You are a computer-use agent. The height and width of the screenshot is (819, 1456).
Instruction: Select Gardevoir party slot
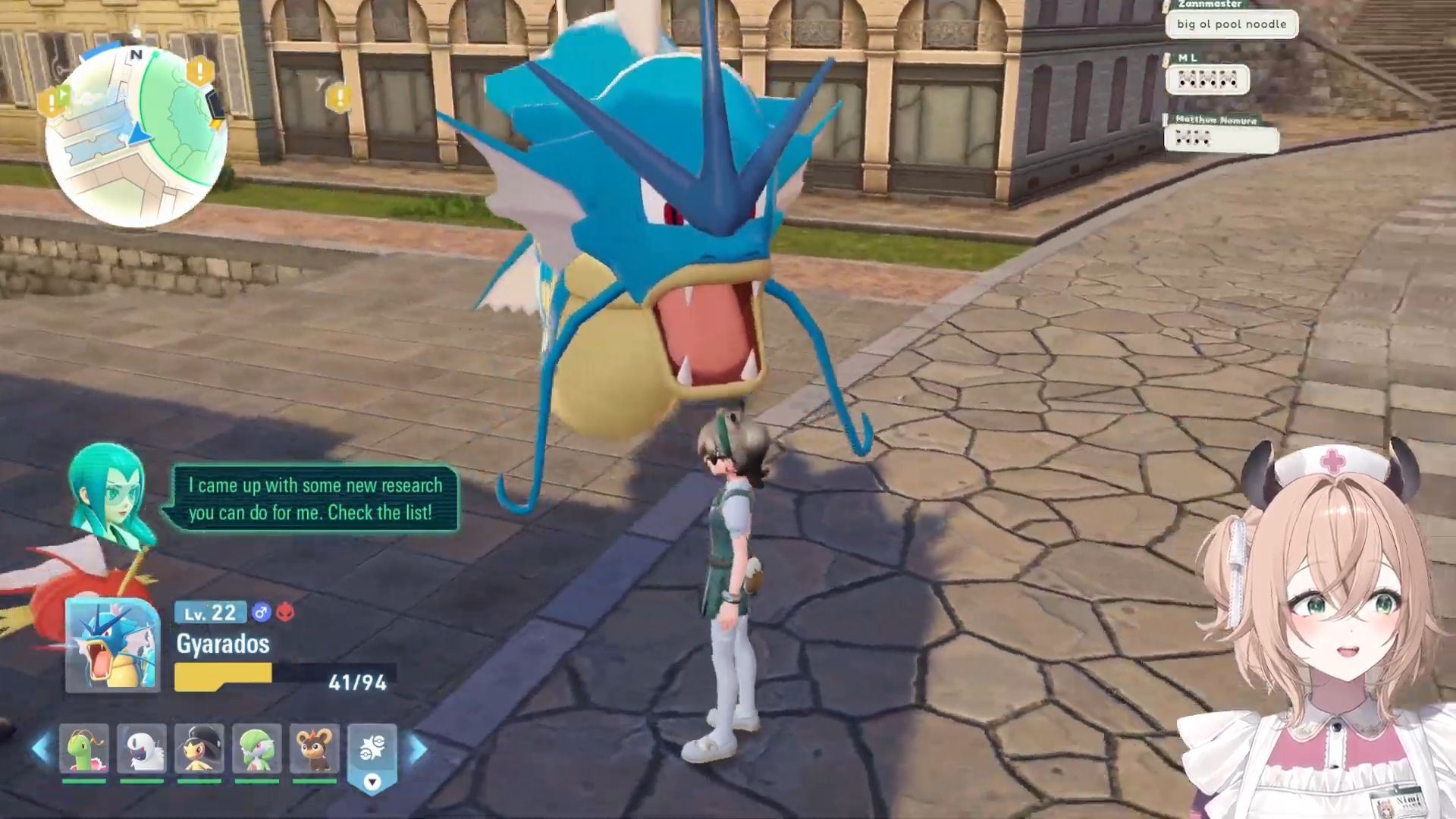[257, 748]
